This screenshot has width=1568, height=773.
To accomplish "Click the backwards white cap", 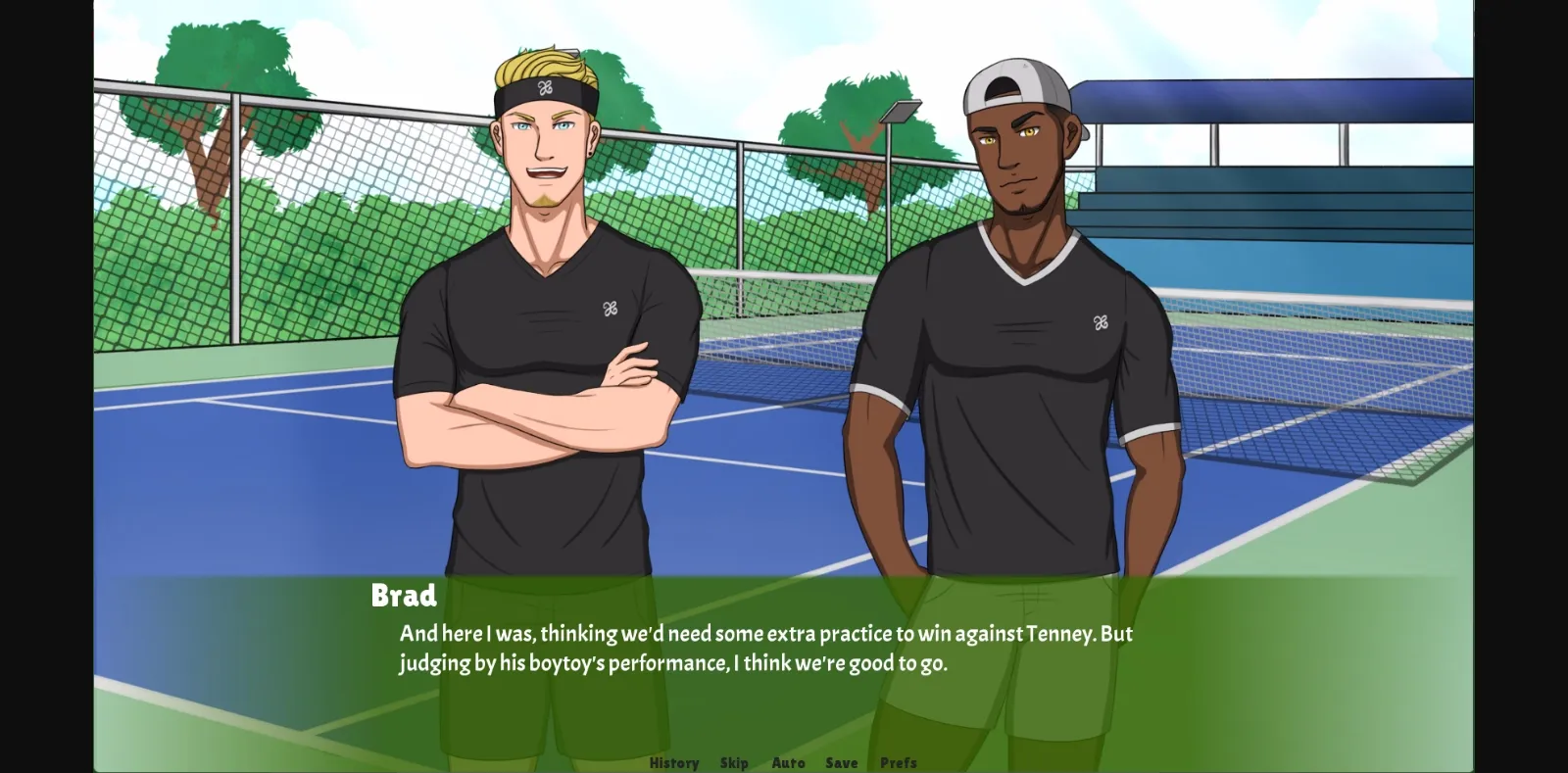I will [x=1016, y=83].
